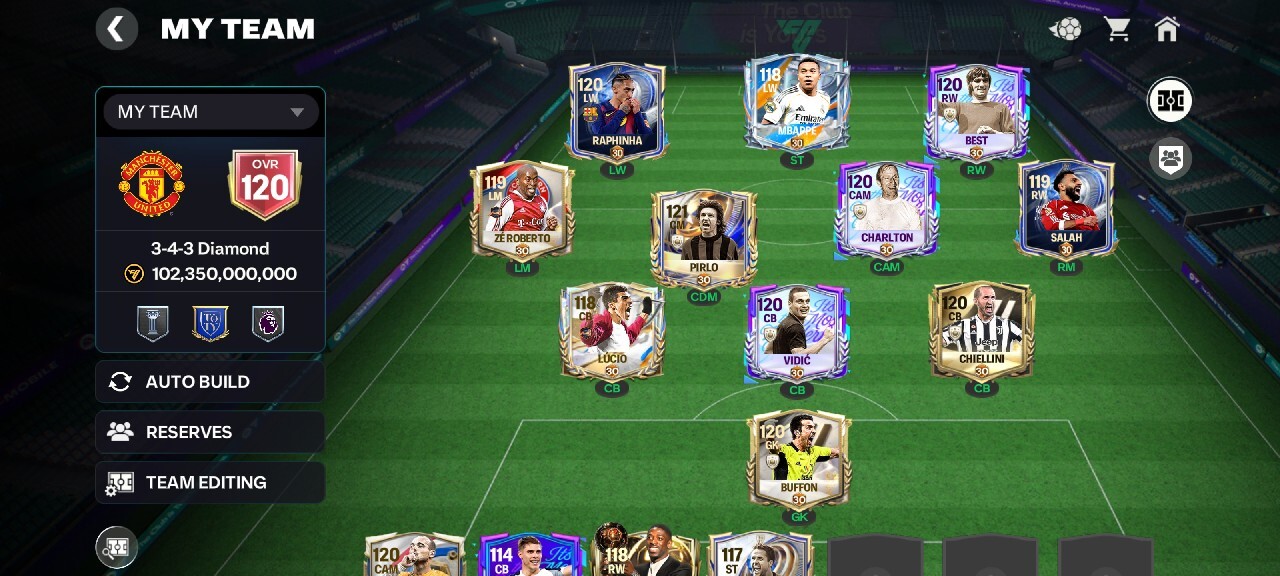Click the AUTO BUILD button
Screen dimensions: 1280x576
[210, 382]
